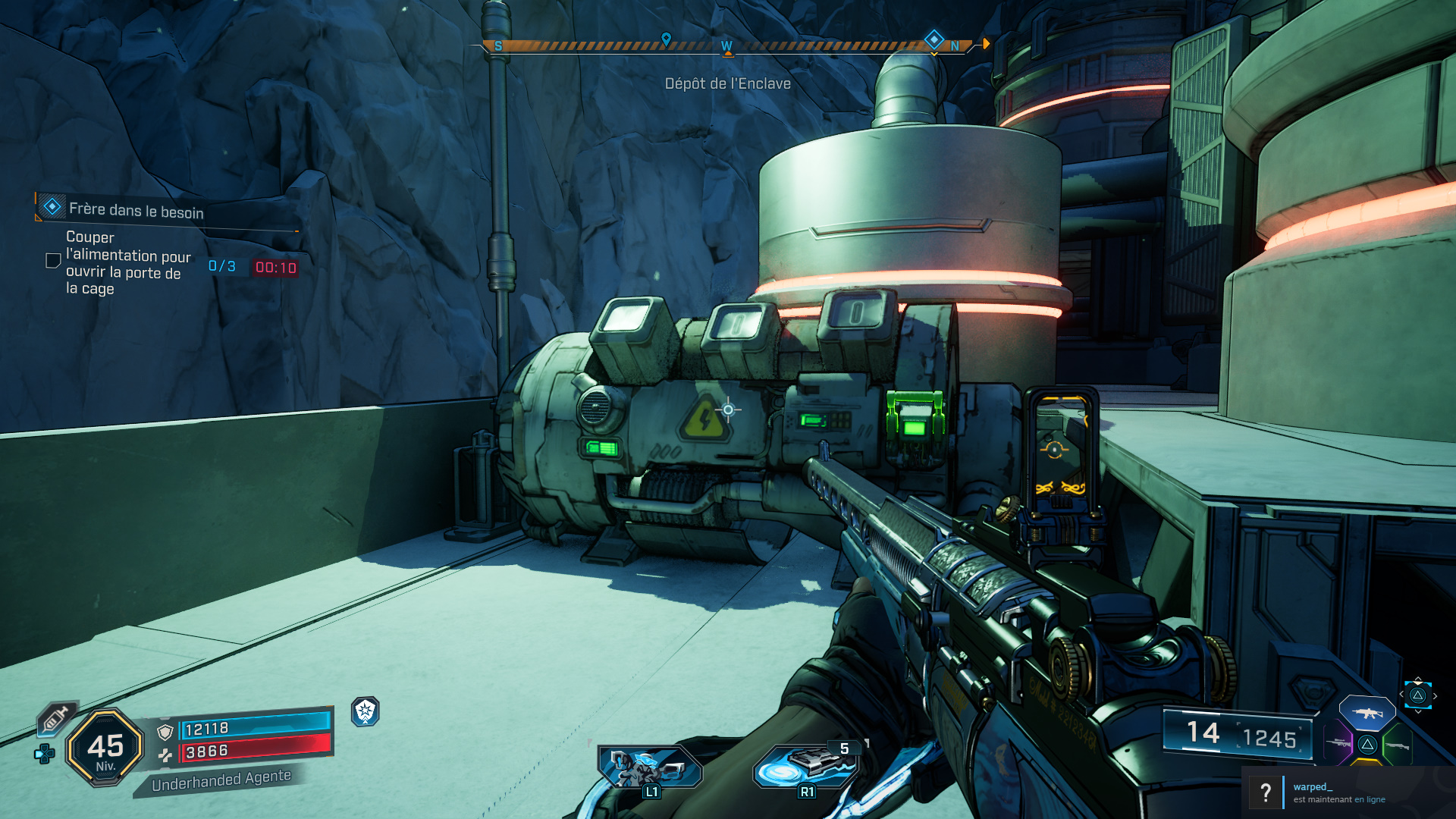Select the diamond quest marker on the compass

point(934,38)
